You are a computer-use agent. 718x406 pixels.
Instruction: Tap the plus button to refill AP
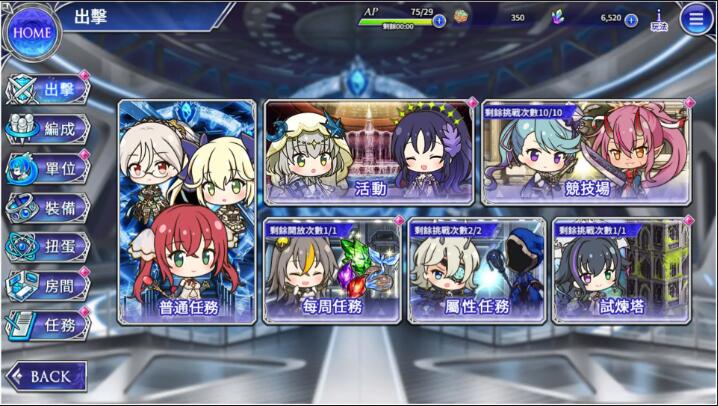pyautogui.click(x=439, y=20)
